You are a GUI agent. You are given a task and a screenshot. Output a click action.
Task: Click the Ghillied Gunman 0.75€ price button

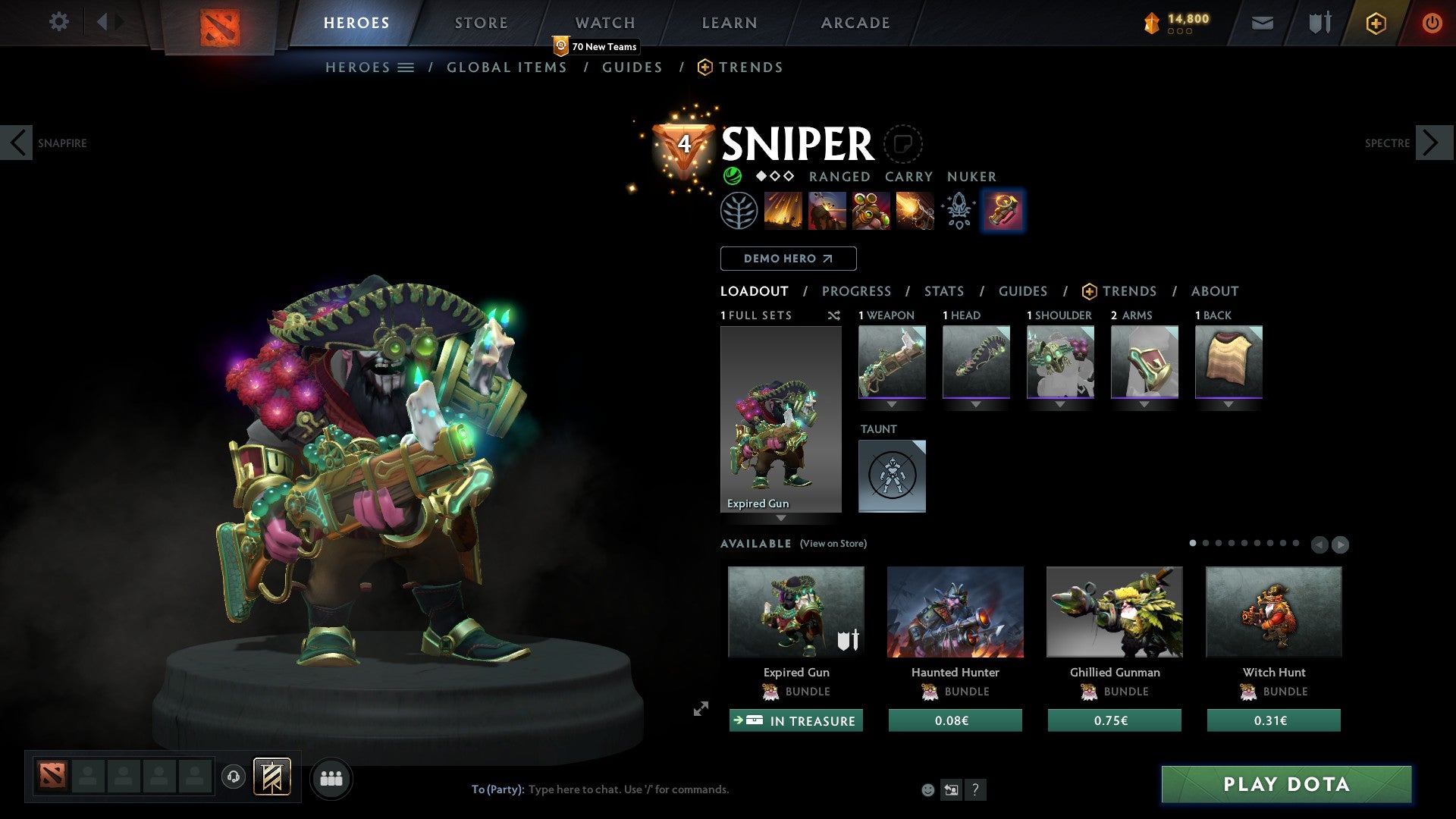pos(1114,720)
